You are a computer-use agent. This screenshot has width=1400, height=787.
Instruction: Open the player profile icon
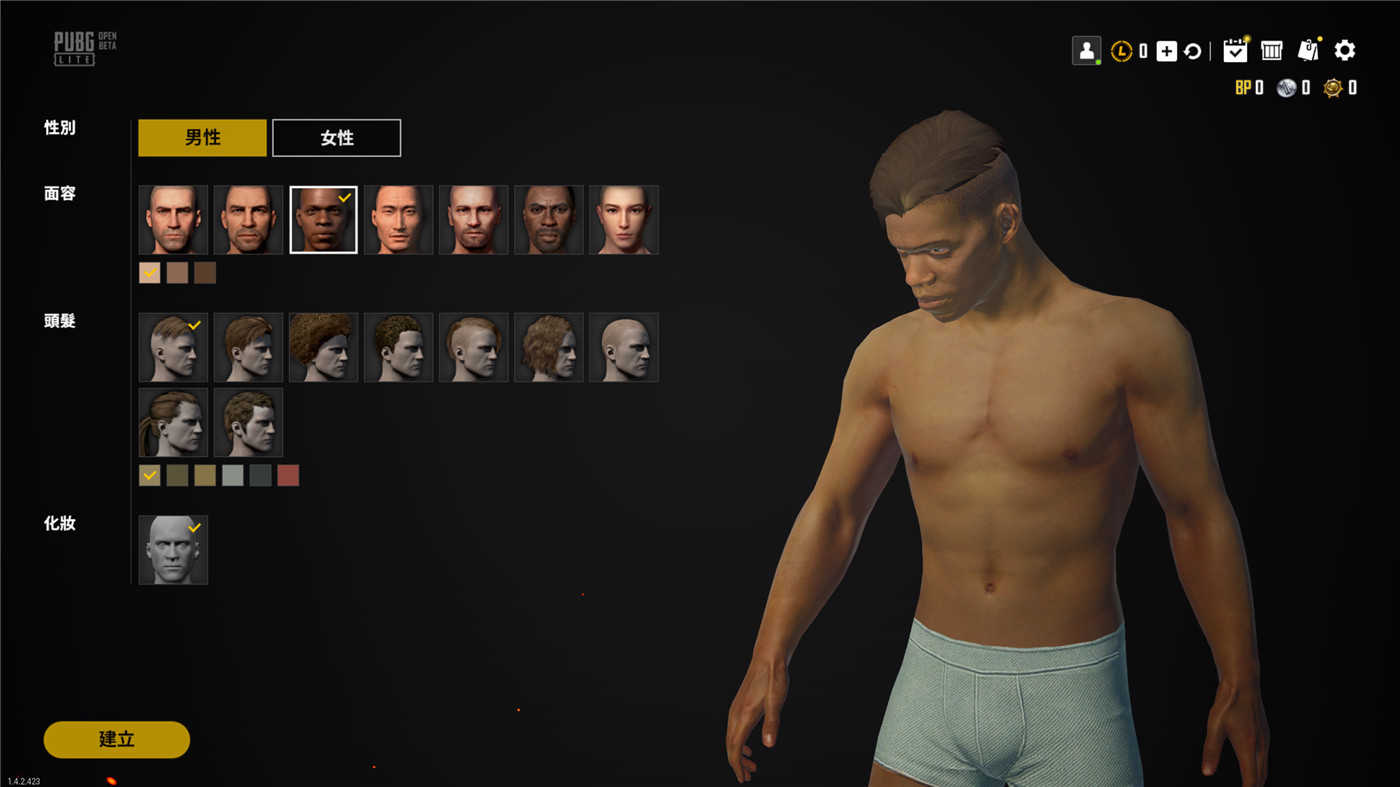coord(1085,49)
